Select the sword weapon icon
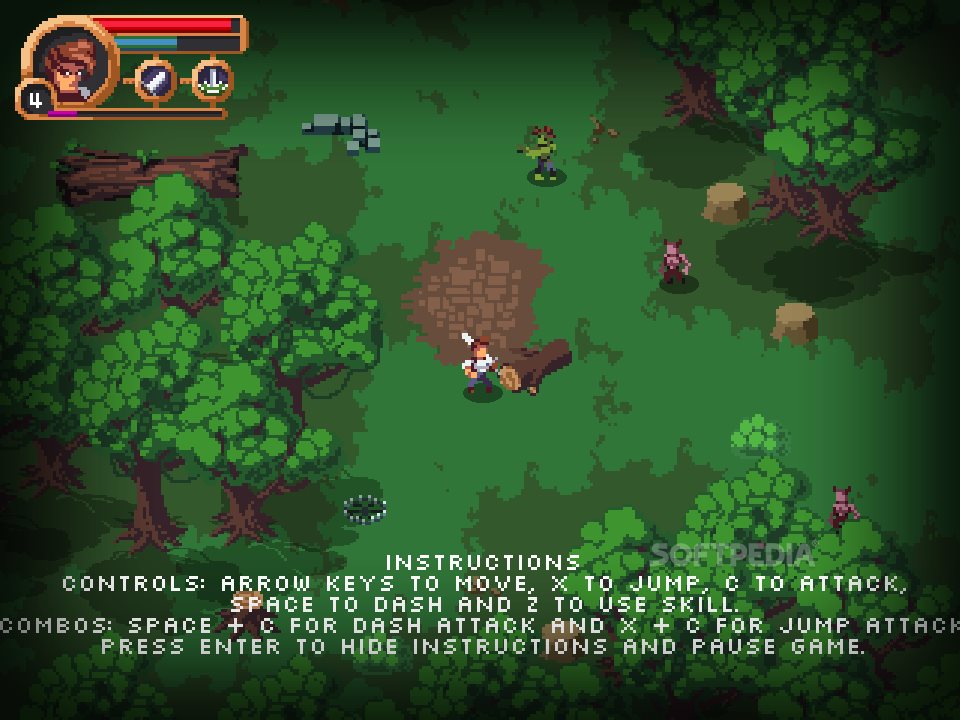The height and width of the screenshot is (720, 960). [x=155, y=80]
